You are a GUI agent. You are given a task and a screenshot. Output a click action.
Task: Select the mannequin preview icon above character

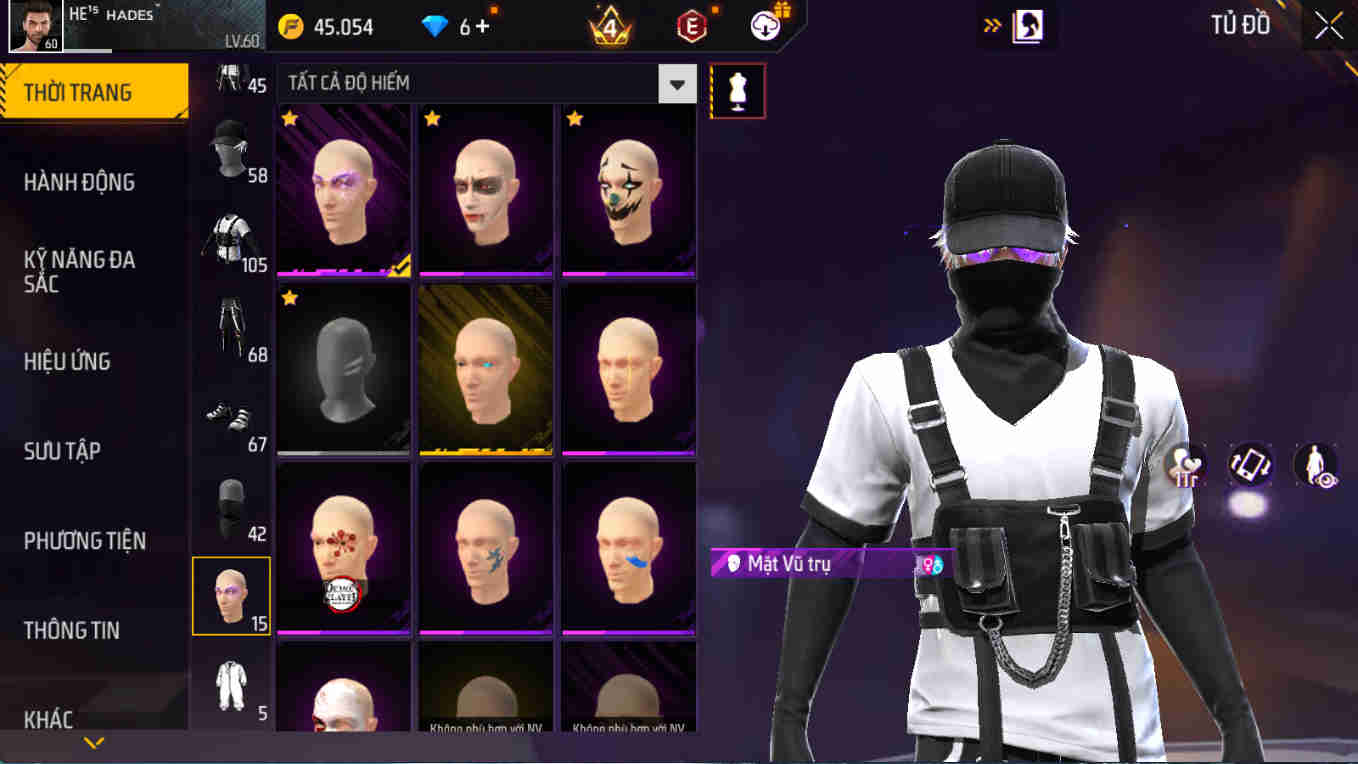tap(737, 89)
